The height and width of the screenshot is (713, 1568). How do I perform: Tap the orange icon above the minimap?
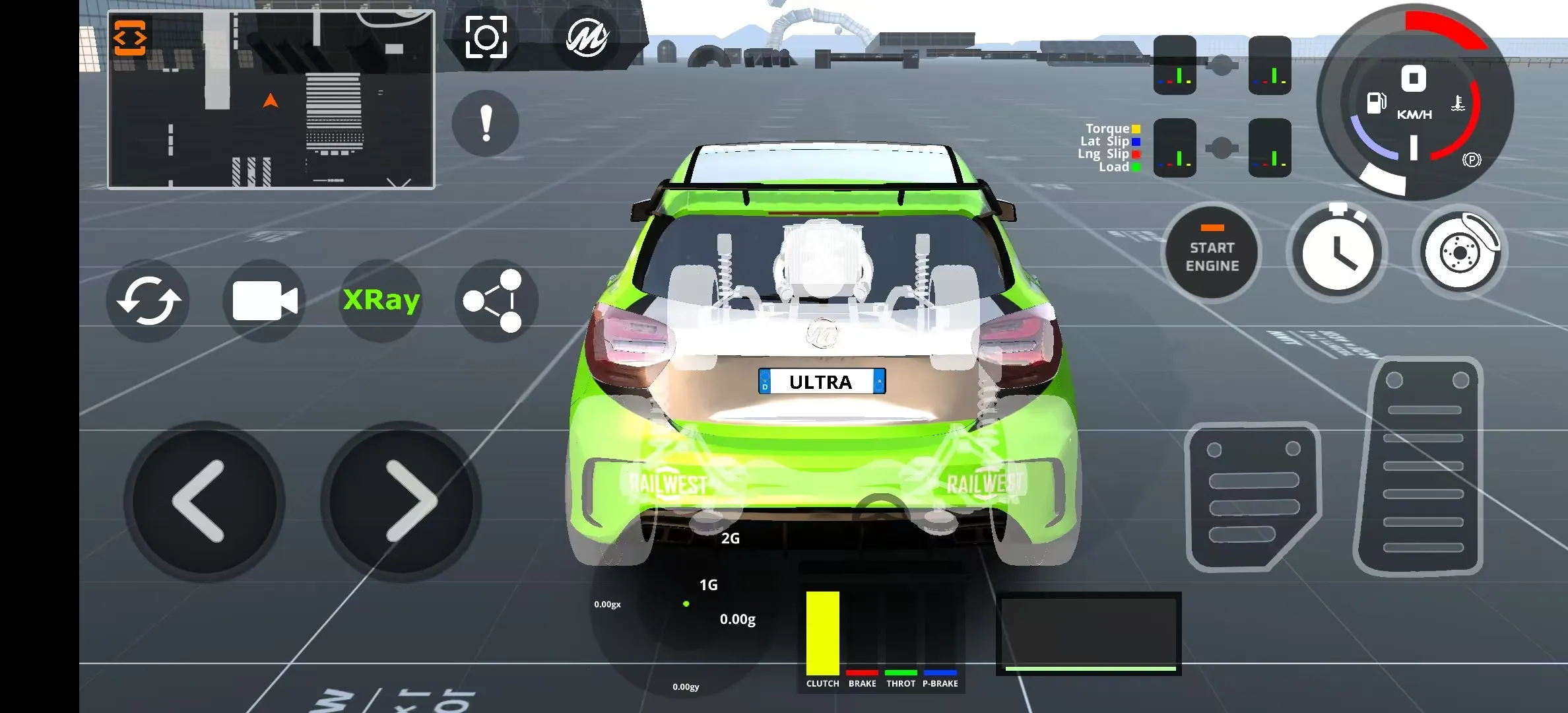pos(130,38)
